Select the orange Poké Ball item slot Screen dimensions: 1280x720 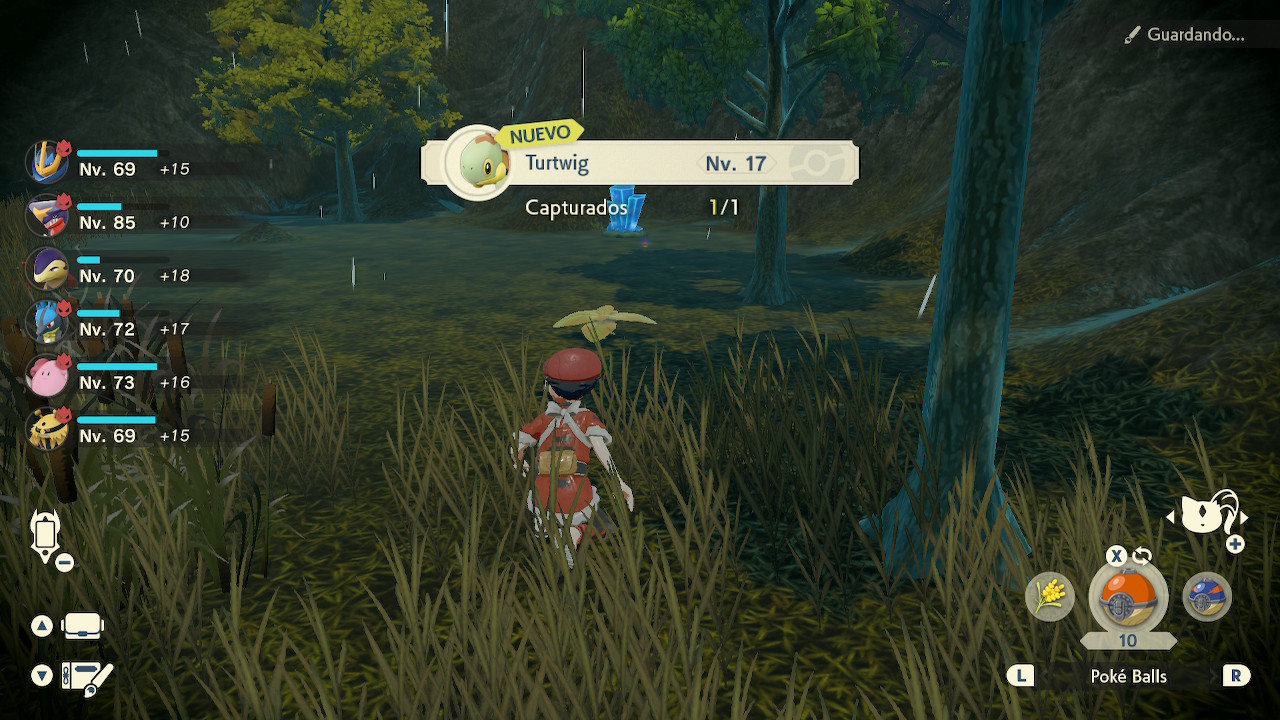(1127, 598)
